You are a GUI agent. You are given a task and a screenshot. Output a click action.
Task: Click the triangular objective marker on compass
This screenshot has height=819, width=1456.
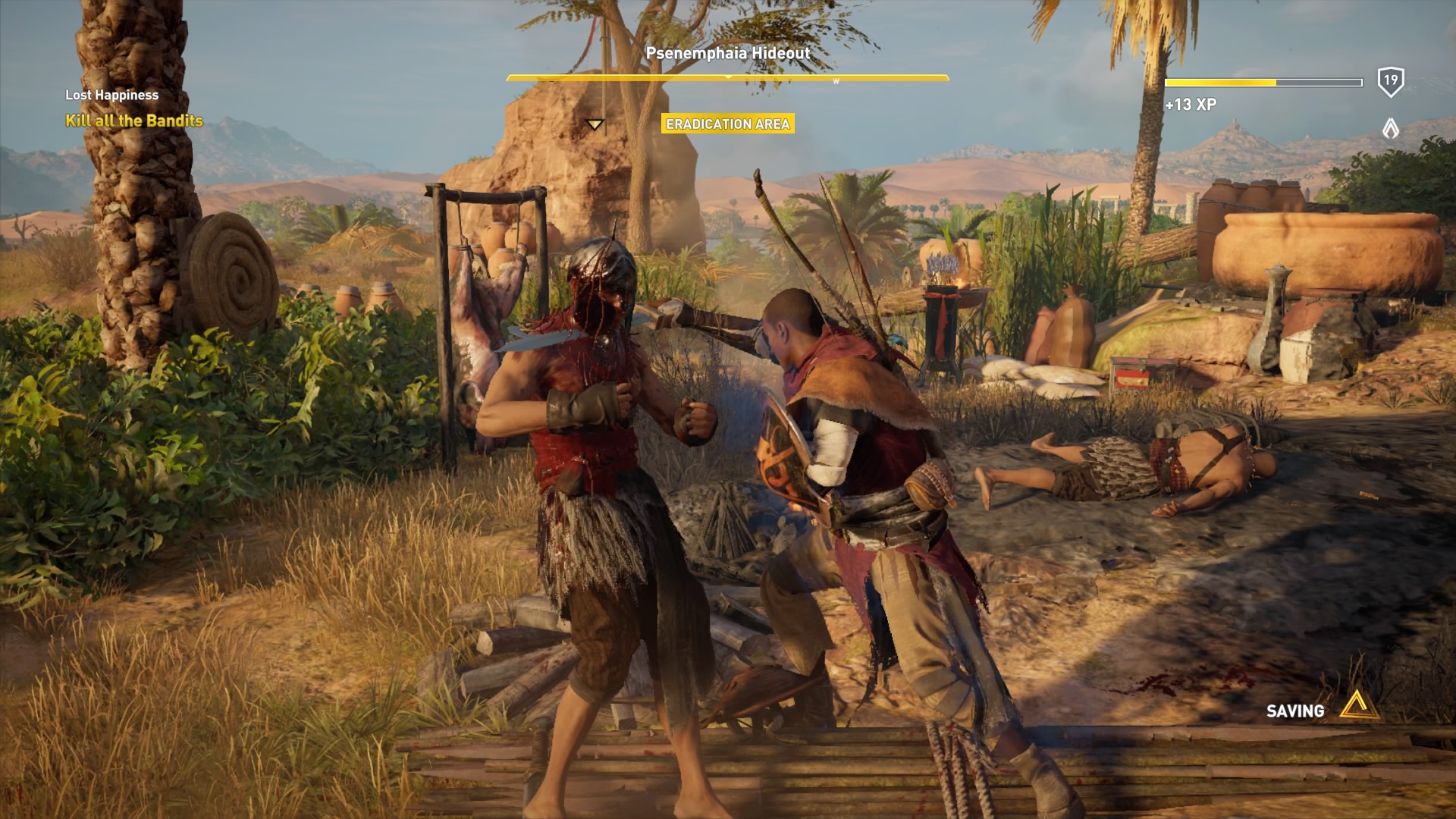click(x=595, y=124)
